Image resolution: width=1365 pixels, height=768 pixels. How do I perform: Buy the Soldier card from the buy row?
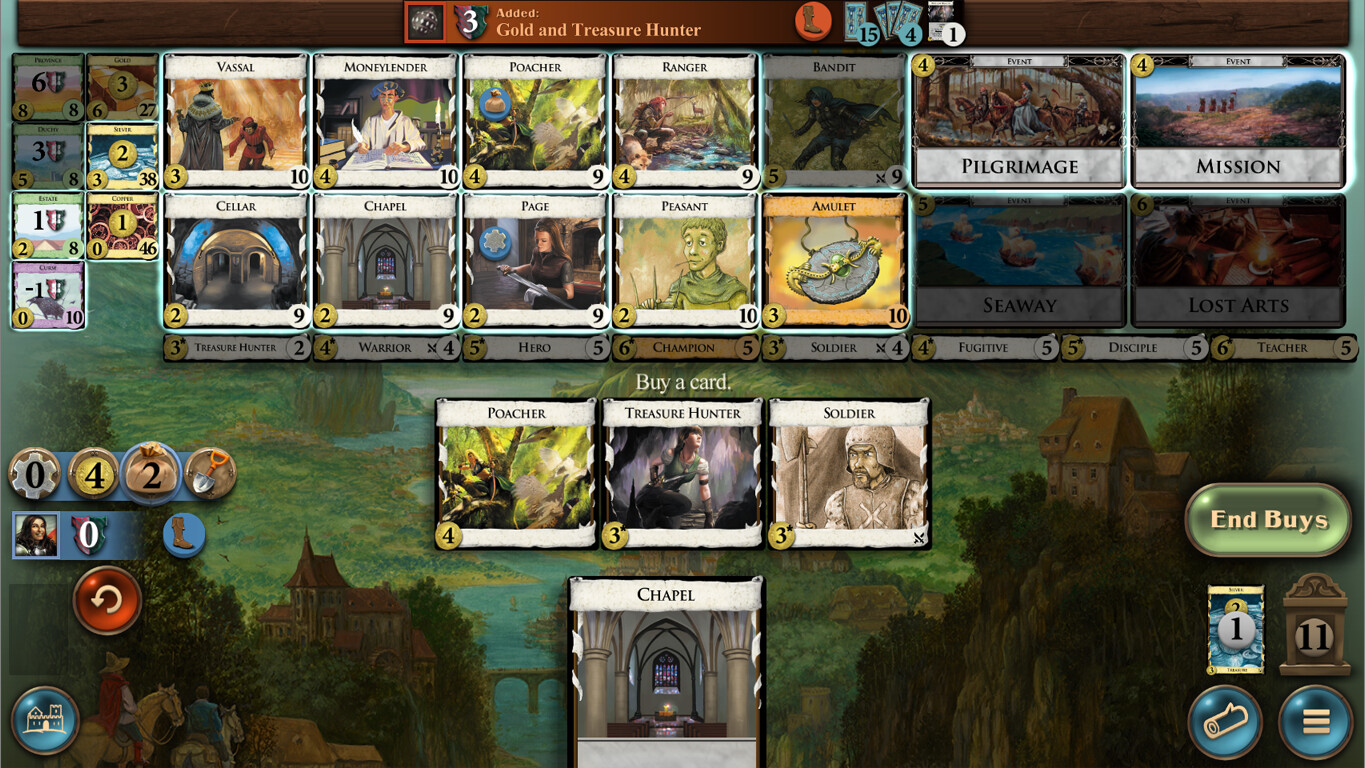(849, 472)
